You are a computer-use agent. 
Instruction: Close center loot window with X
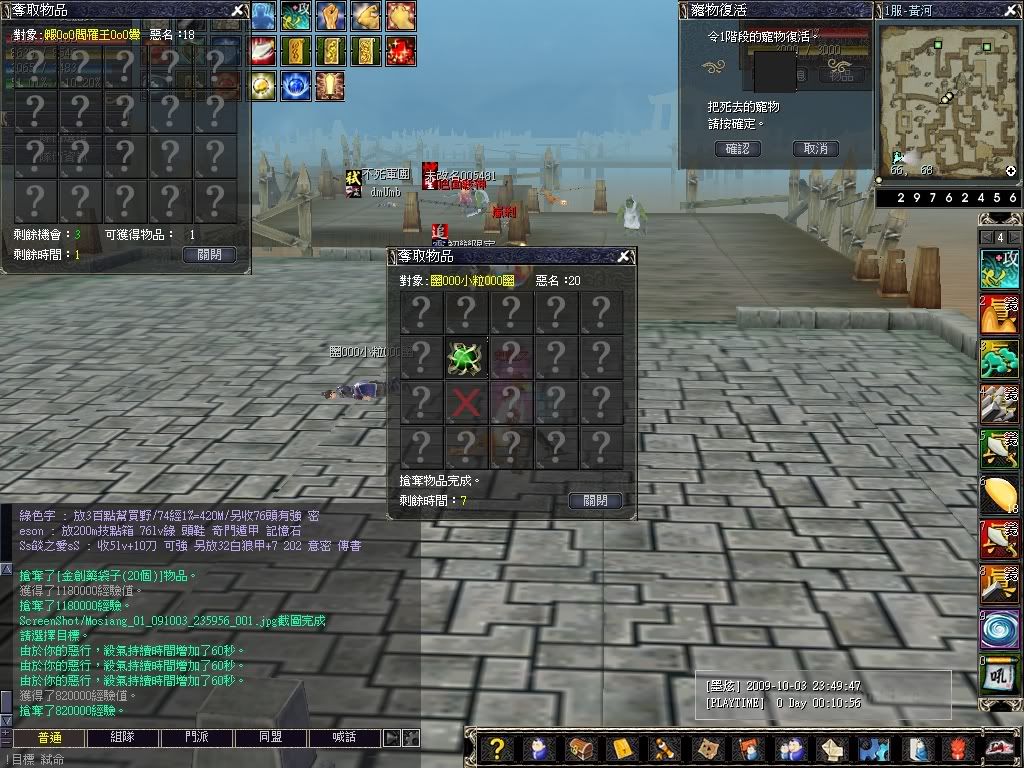pos(624,257)
